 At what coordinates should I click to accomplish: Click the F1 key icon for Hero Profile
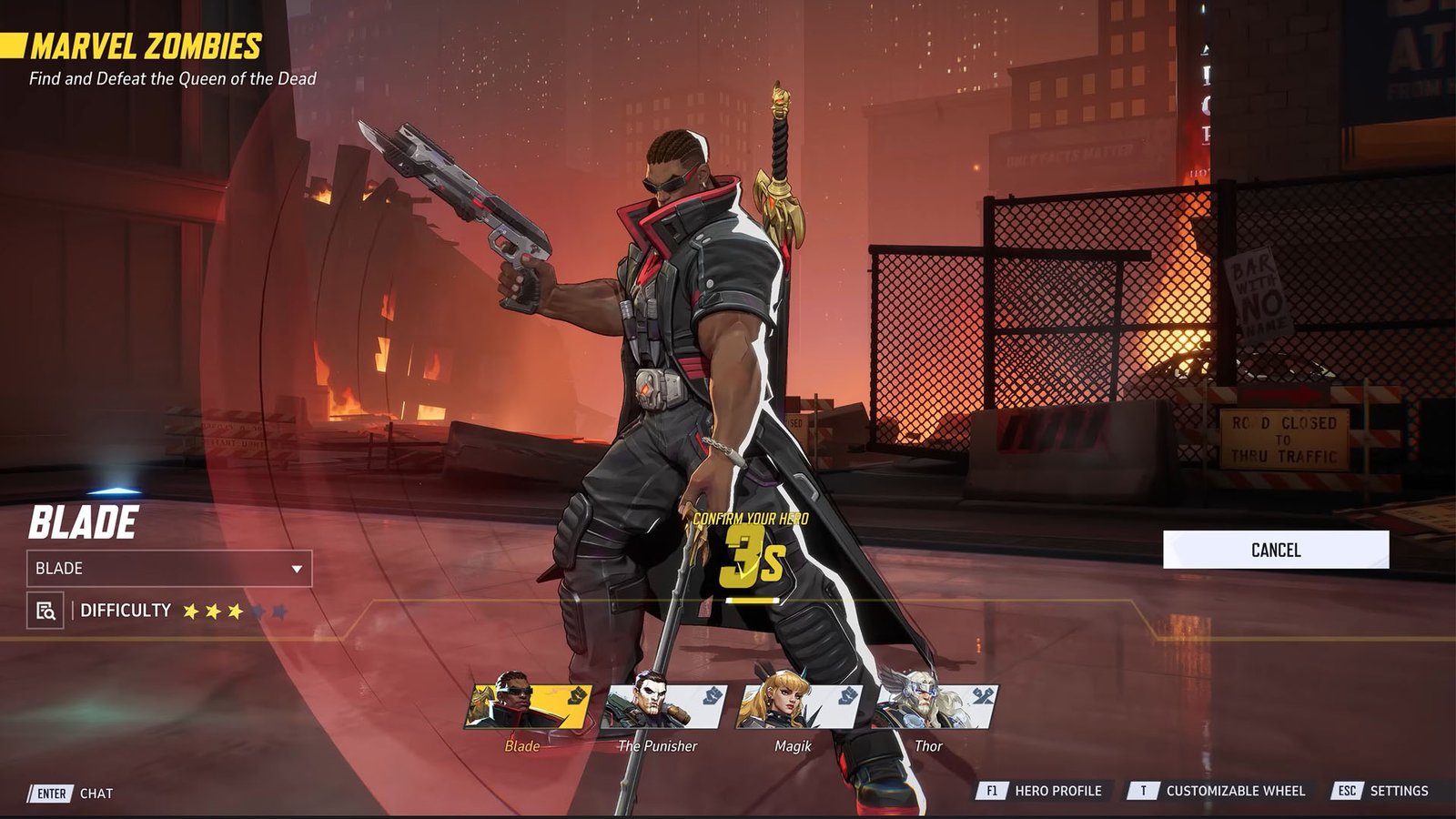pos(992,791)
